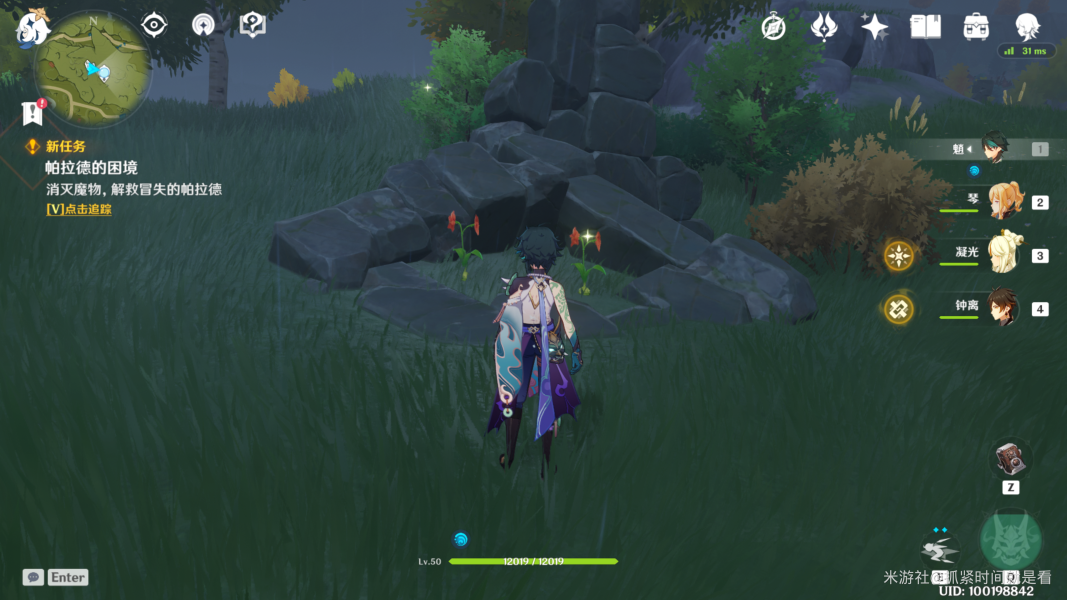The height and width of the screenshot is (600, 1067).
Task: Open the character head profile icon
Action: point(1027,27)
